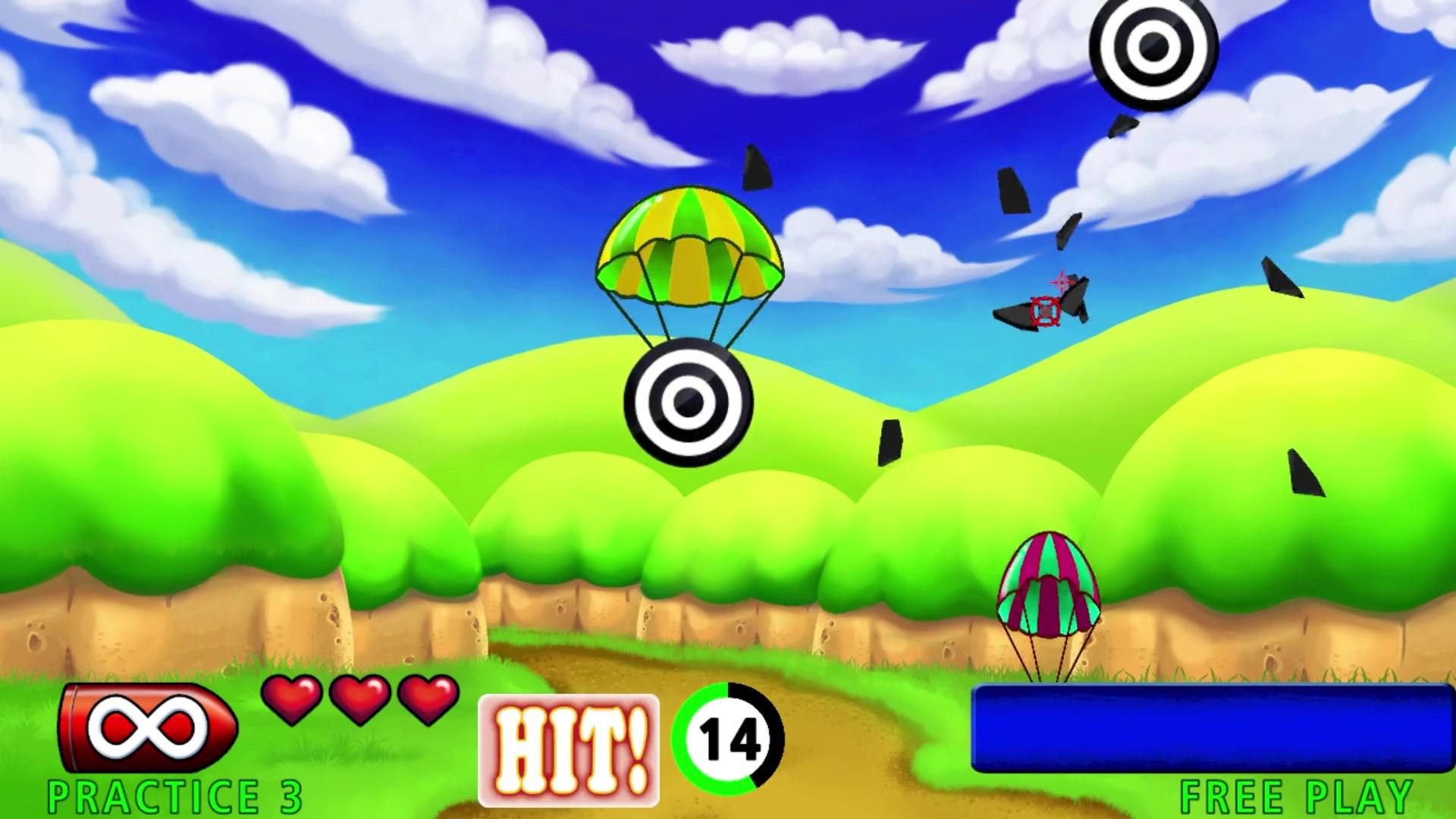This screenshot has height=819, width=1456.
Task: Click the HIT! notification badge
Action: click(569, 747)
